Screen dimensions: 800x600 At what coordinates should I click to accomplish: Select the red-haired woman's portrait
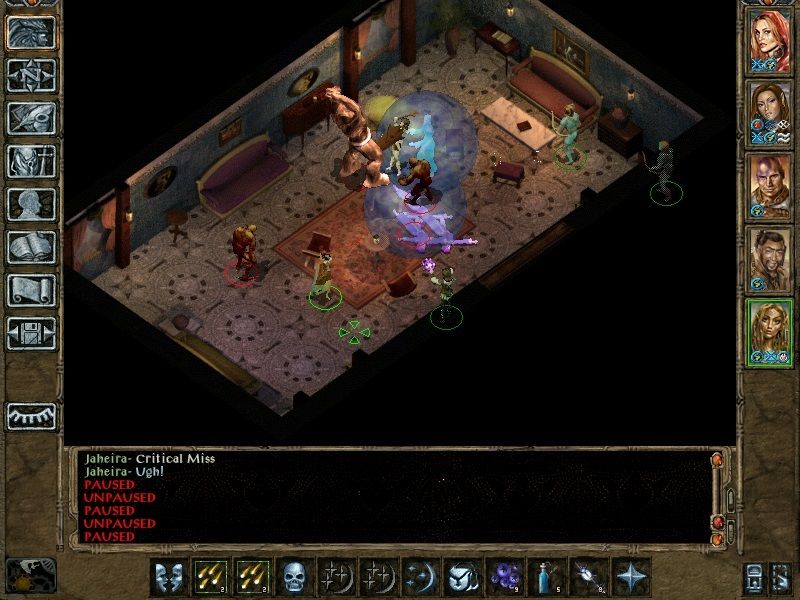pyautogui.click(x=770, y=40)
